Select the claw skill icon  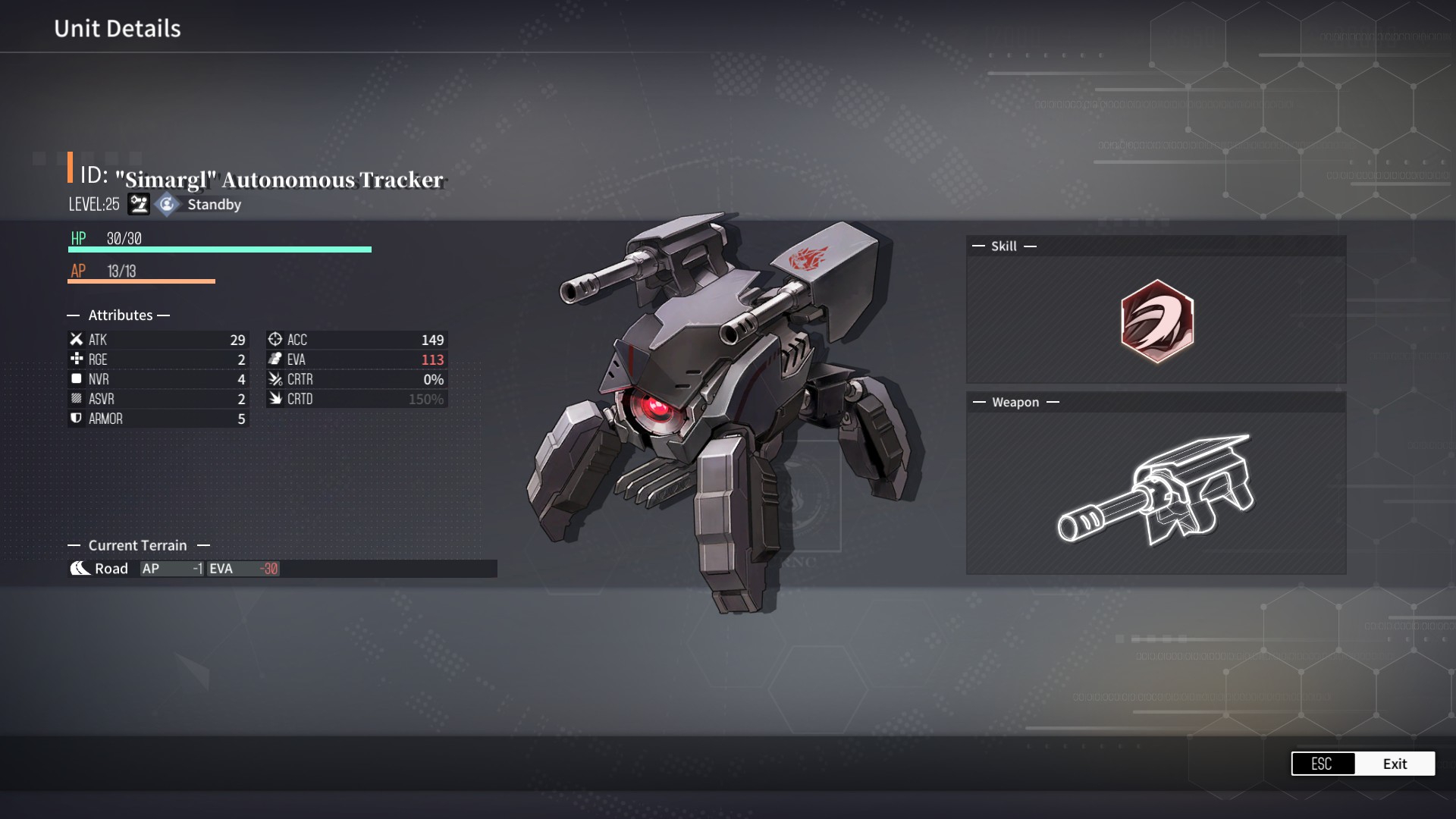[1156, 321]
